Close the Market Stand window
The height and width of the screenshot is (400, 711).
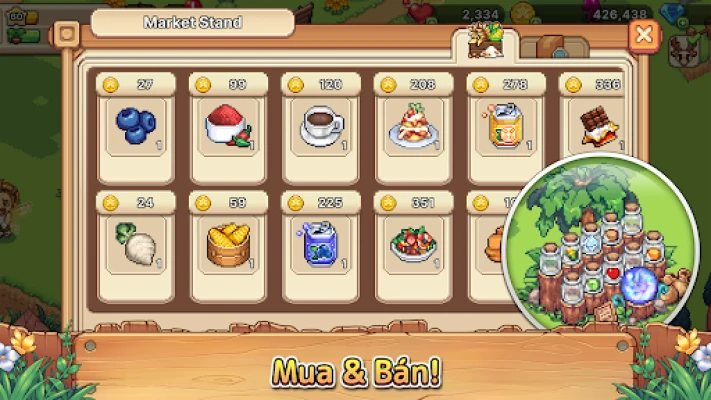point(646,37)
